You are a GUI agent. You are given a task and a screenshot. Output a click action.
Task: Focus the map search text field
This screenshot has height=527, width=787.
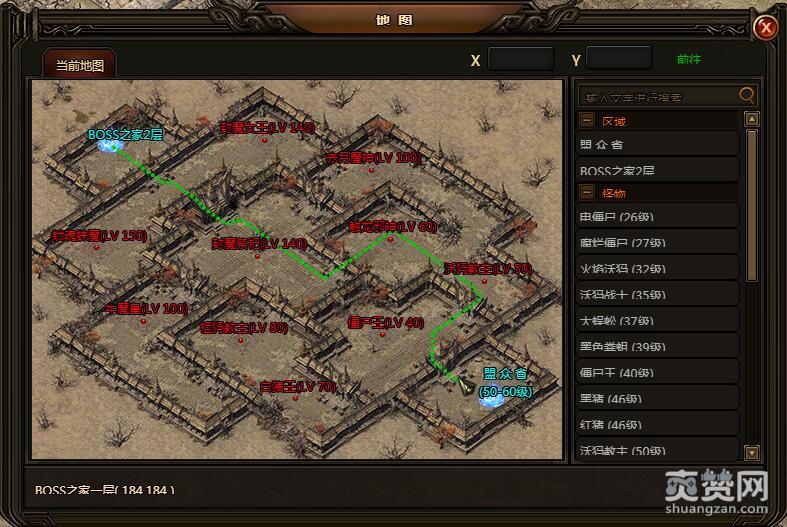click(658, 96)
